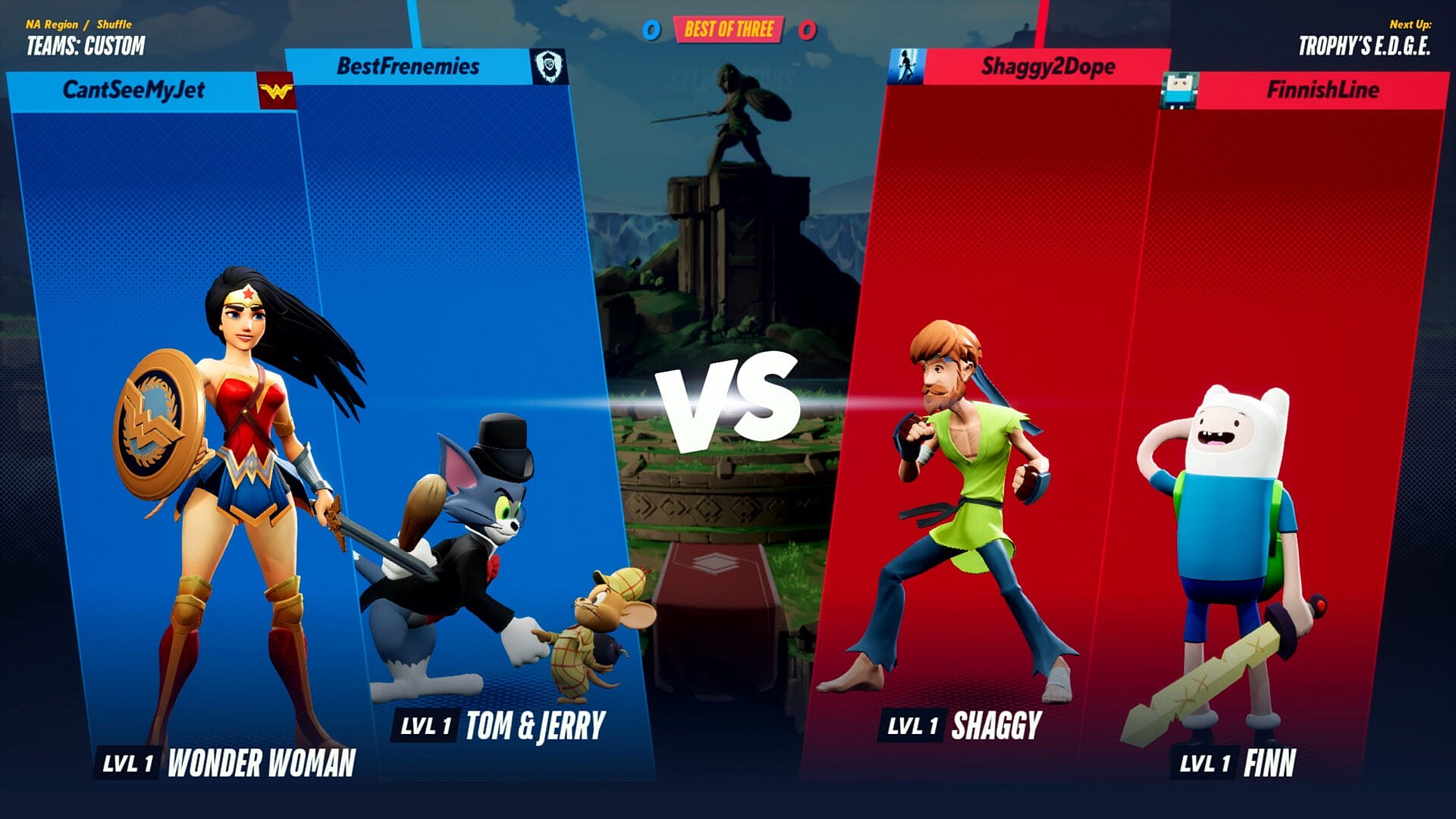
Task: Click FinnishLine's pixel Finn profile icon
Action: [1179, 91]
